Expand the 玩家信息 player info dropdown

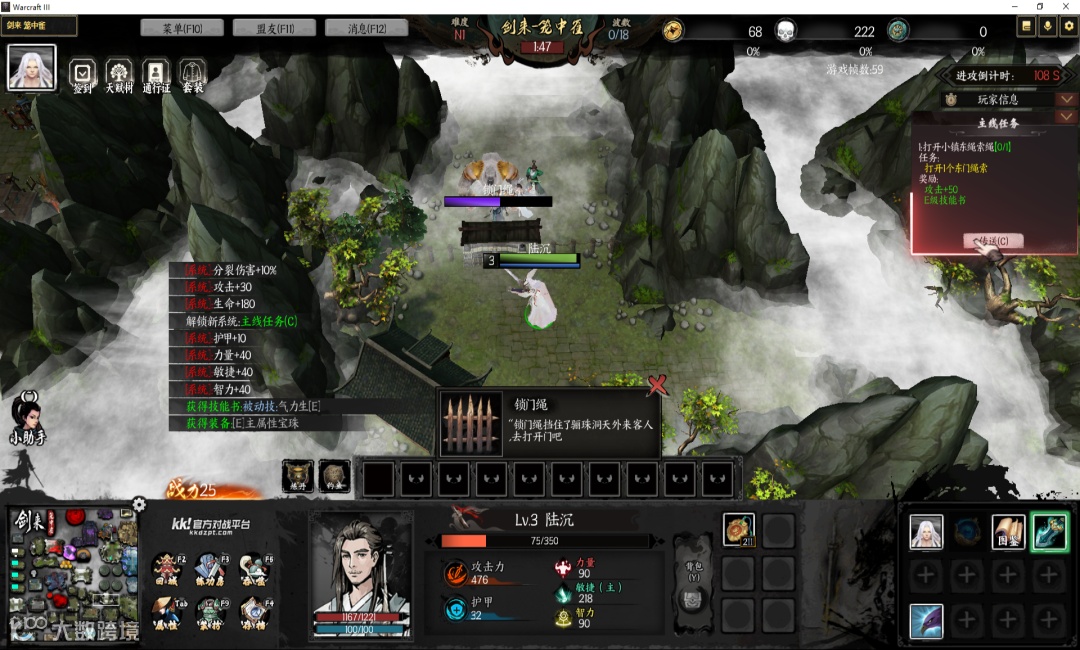pos(1066,99)
